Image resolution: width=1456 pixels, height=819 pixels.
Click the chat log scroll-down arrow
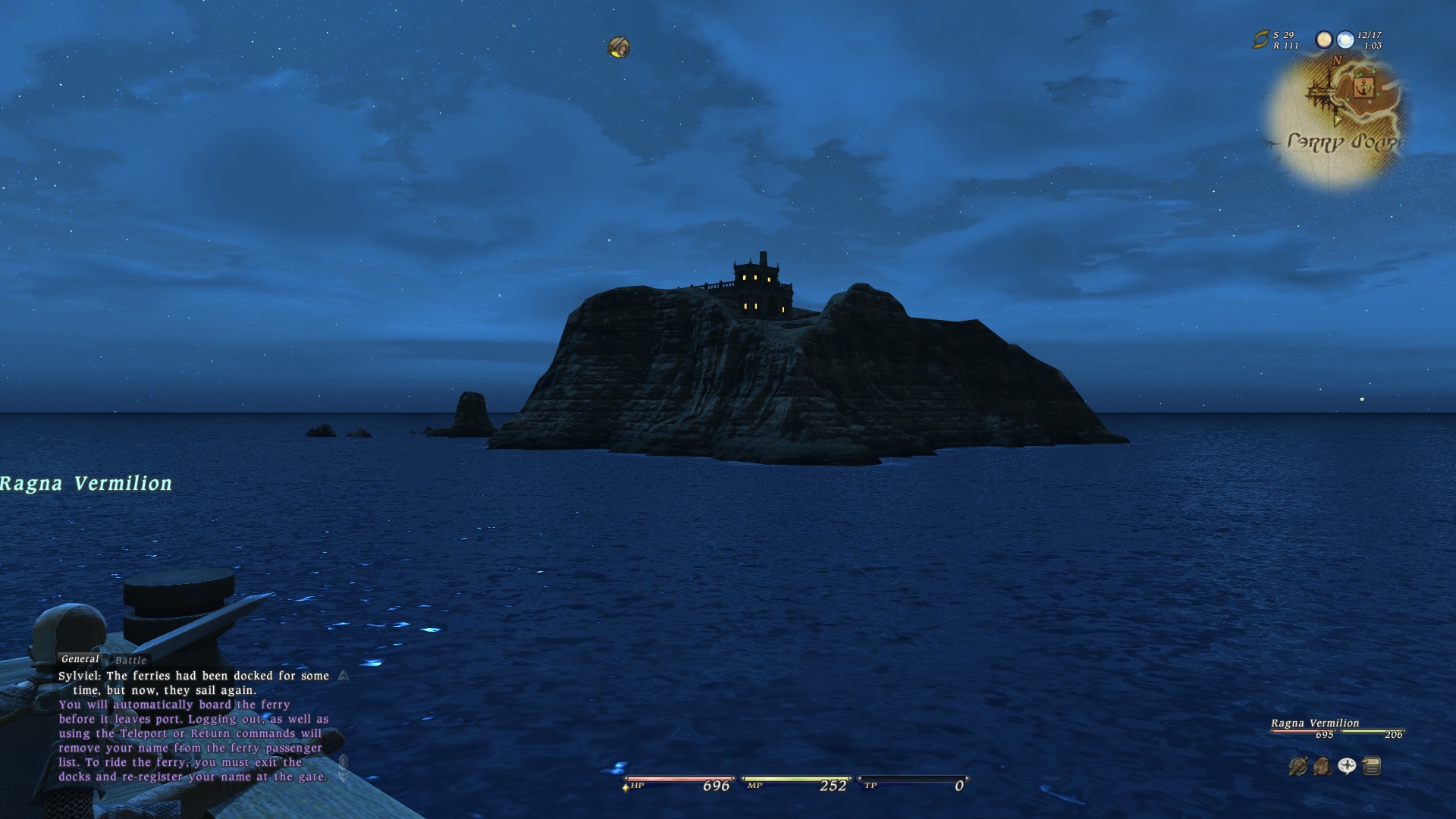(x=344, y=775)
